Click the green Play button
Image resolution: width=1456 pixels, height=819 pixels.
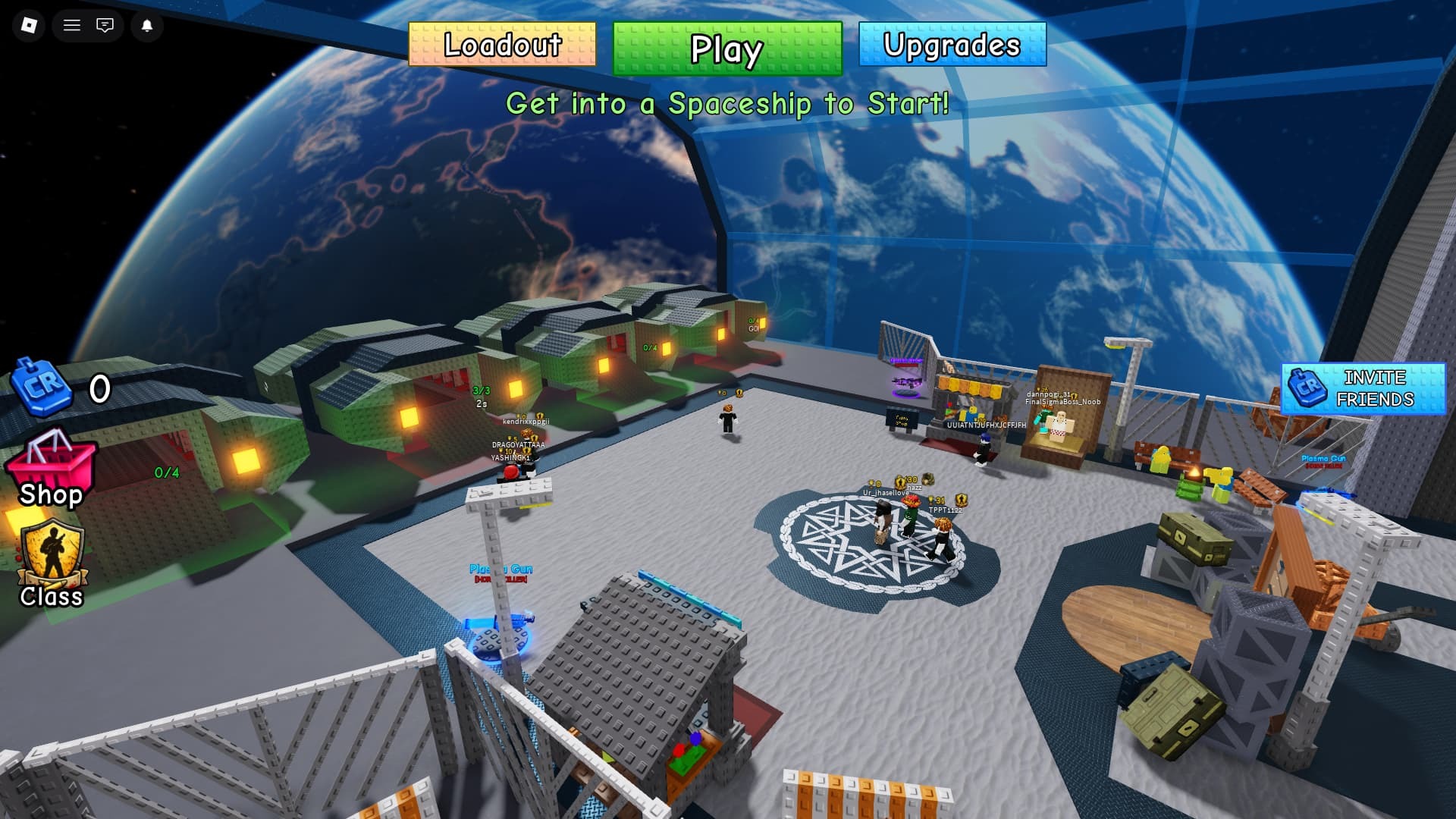click(x=726, y=49)
